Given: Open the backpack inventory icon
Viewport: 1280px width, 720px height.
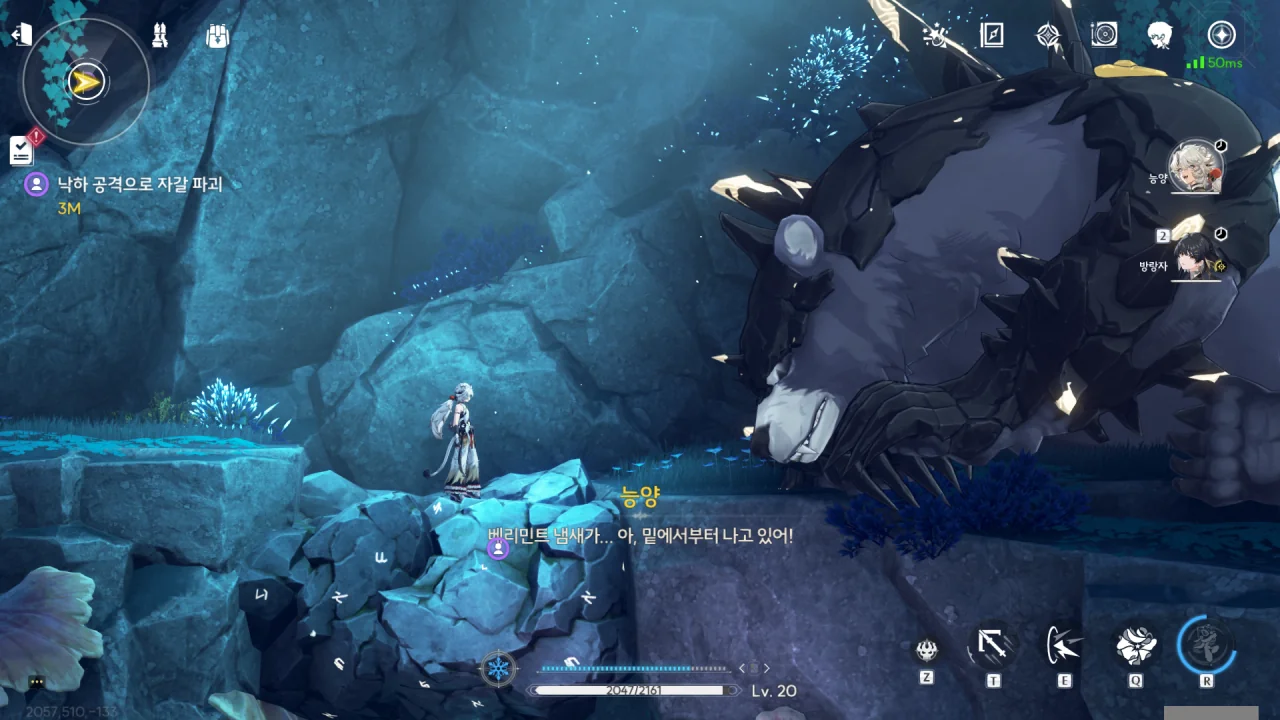Looking at the screenshot, I should click(217, 36).
